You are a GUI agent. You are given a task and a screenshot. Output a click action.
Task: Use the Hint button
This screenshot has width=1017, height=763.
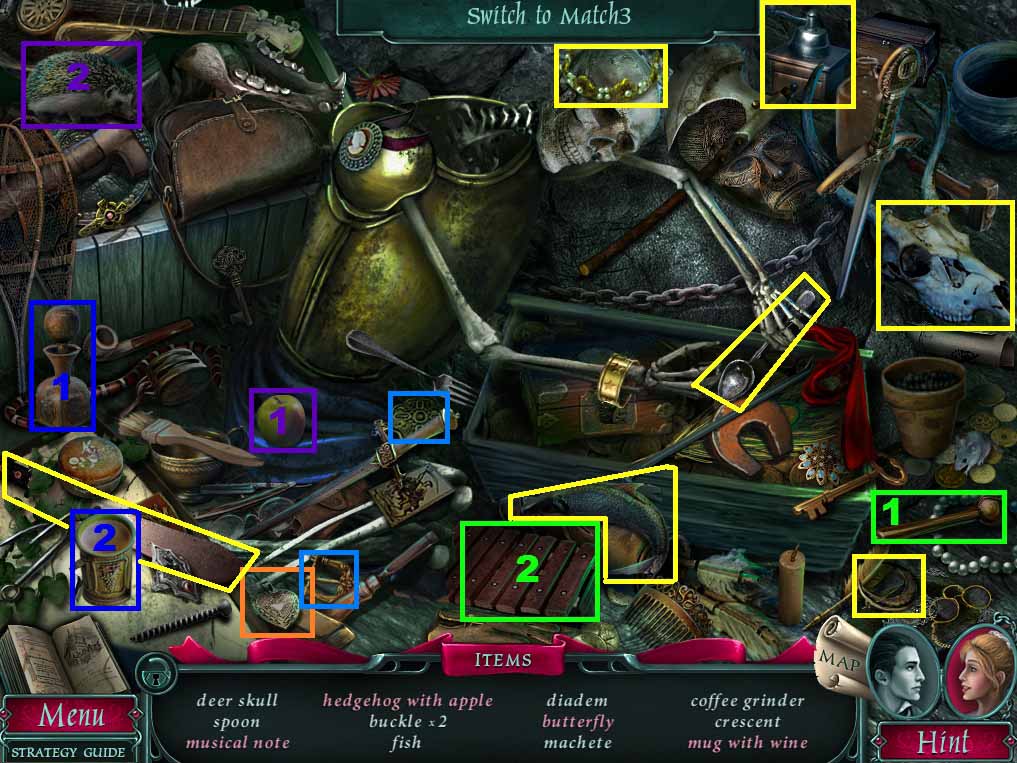click(x=942, y=742)
